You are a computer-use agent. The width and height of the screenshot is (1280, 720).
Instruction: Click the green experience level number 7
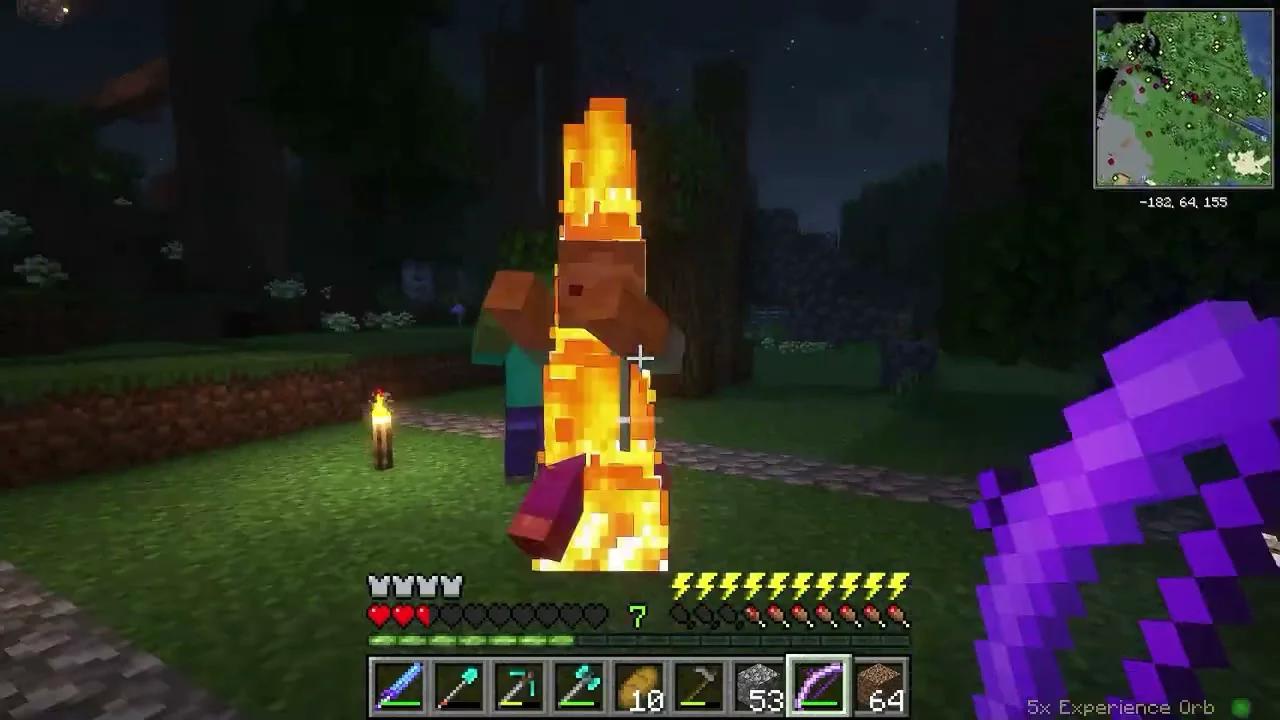click(x=637, y=617)
